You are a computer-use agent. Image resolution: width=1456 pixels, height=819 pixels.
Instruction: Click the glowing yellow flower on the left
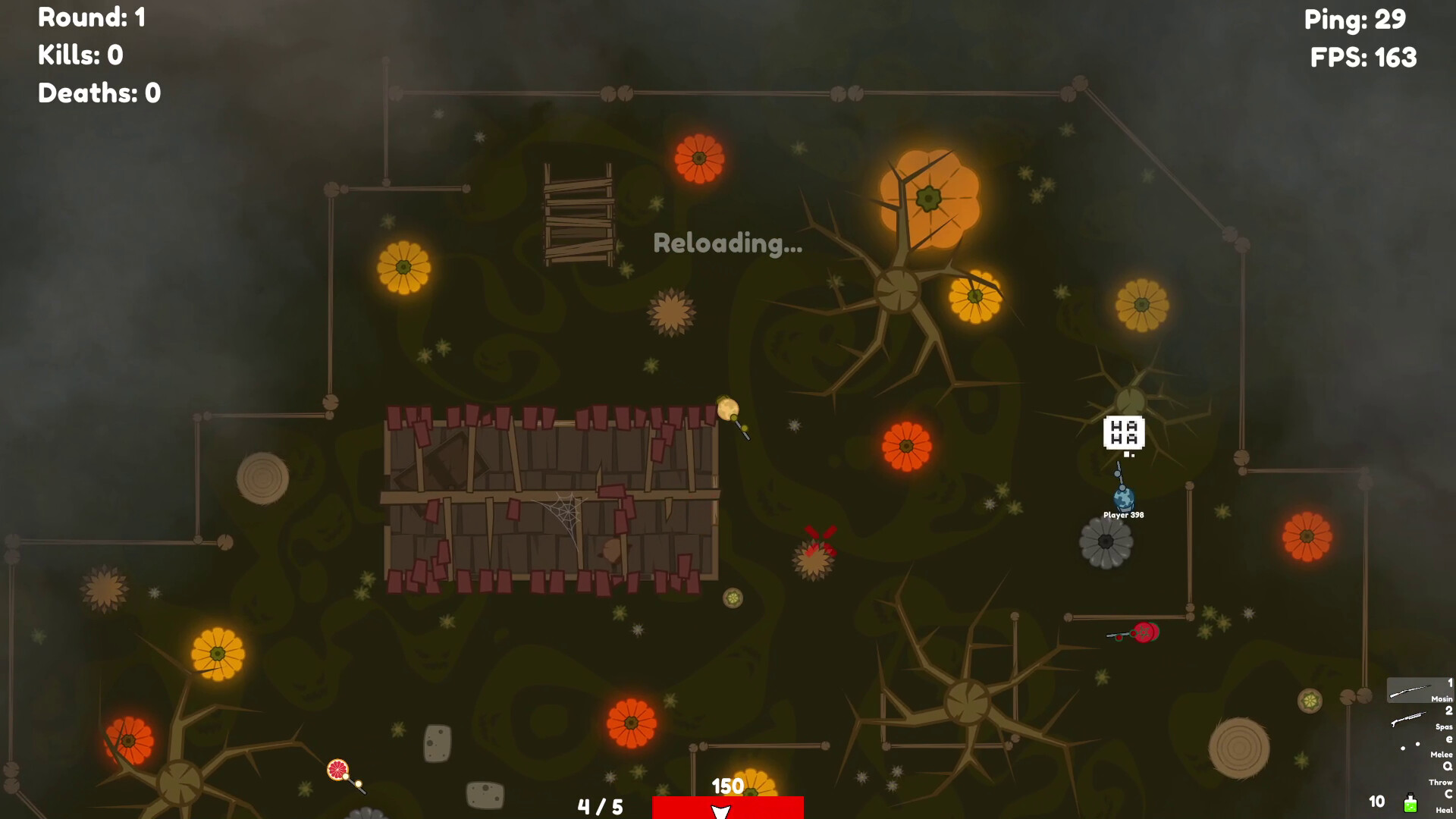pyautogui.click(x=403, y=267)
